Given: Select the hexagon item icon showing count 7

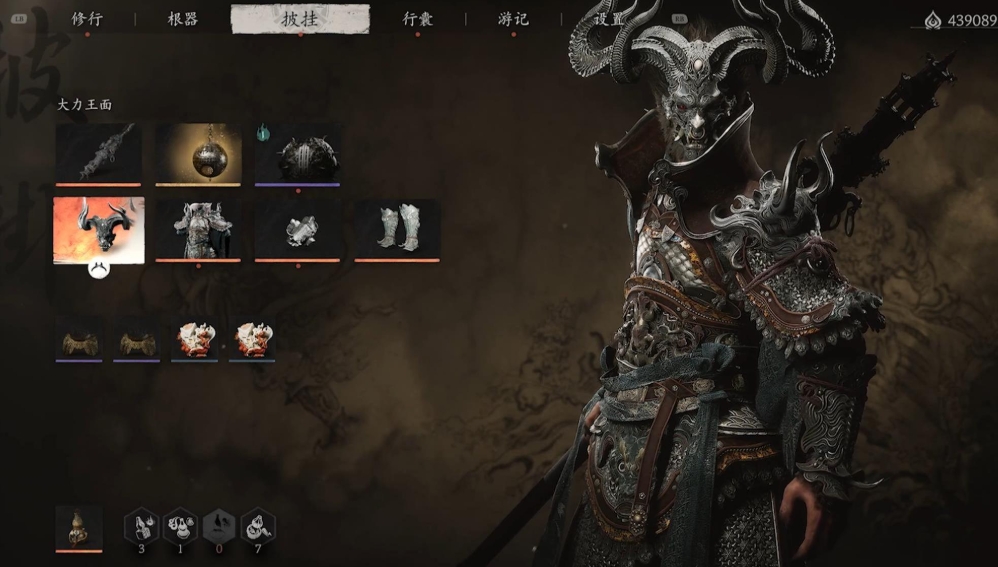Looking at the screenshot, I should point(259,526).
